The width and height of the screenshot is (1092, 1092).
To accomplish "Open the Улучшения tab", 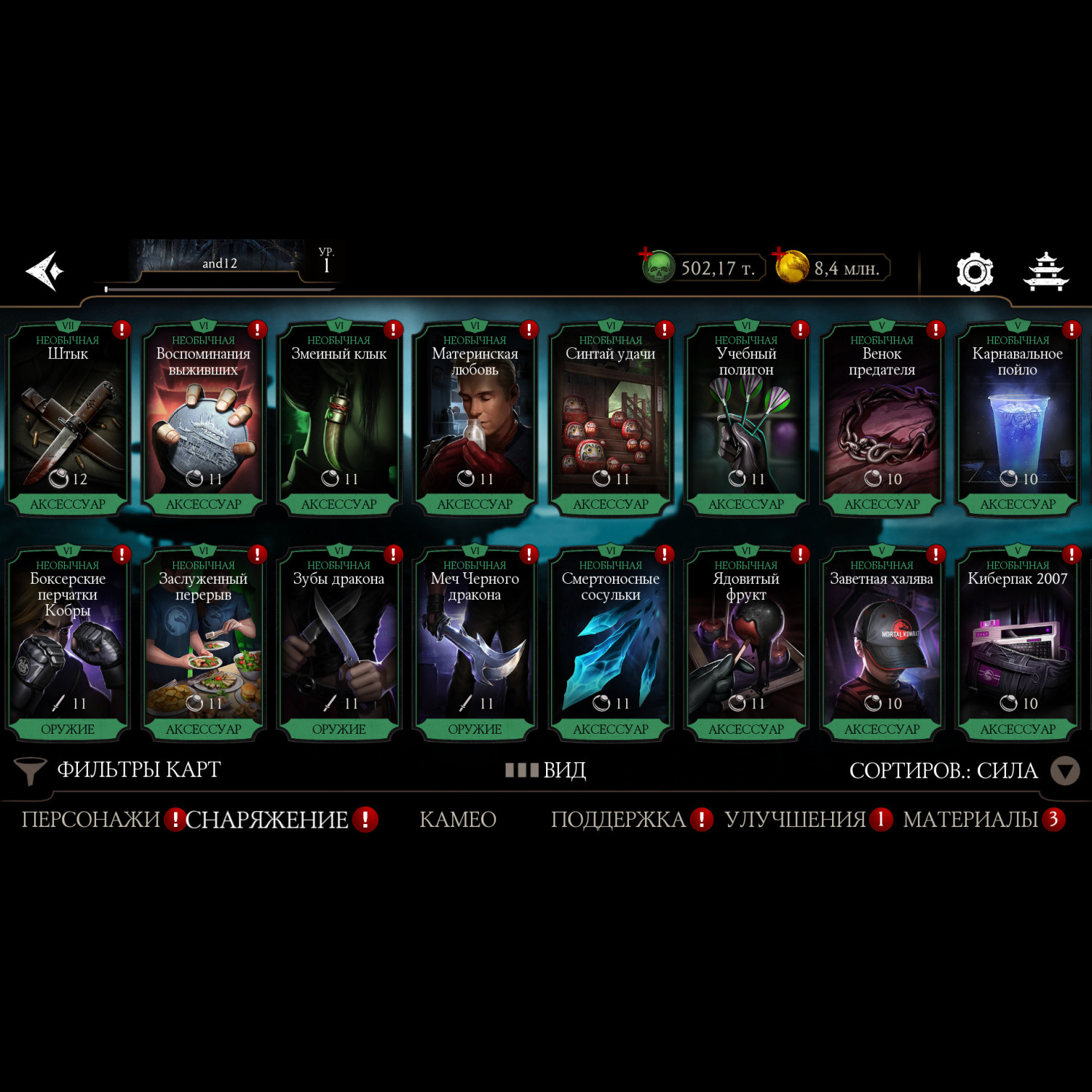I will coord(795,820).
